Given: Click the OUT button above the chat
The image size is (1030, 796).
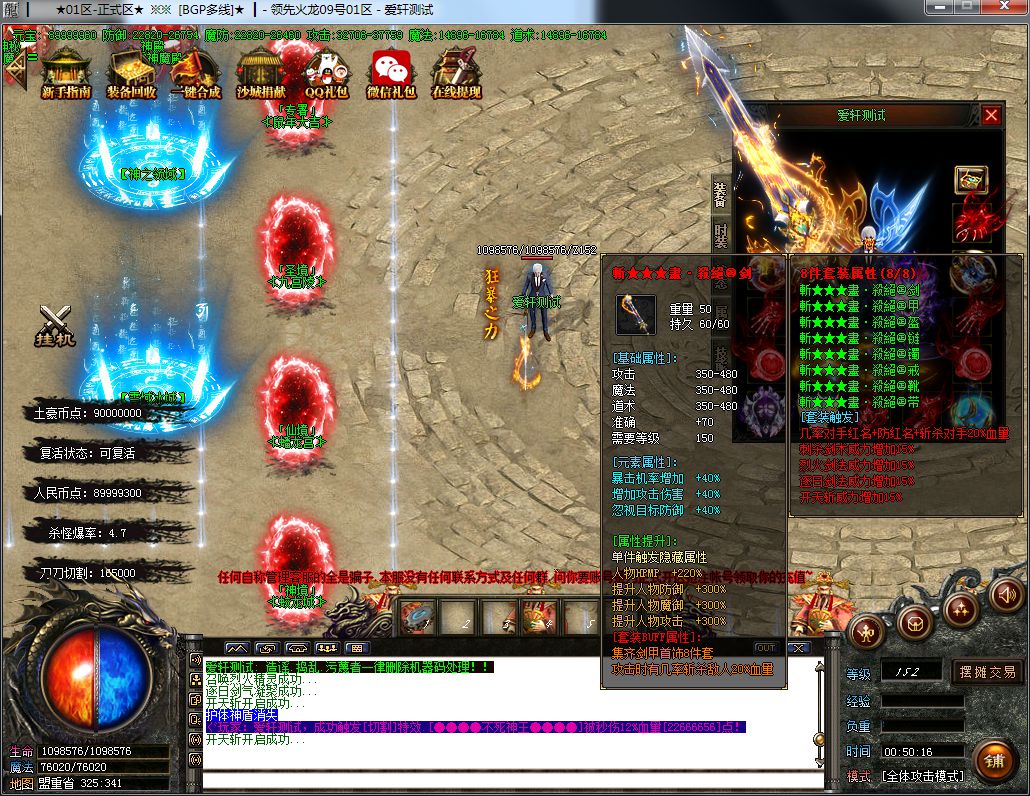Looking at the screenshot, I should (765, 648).
